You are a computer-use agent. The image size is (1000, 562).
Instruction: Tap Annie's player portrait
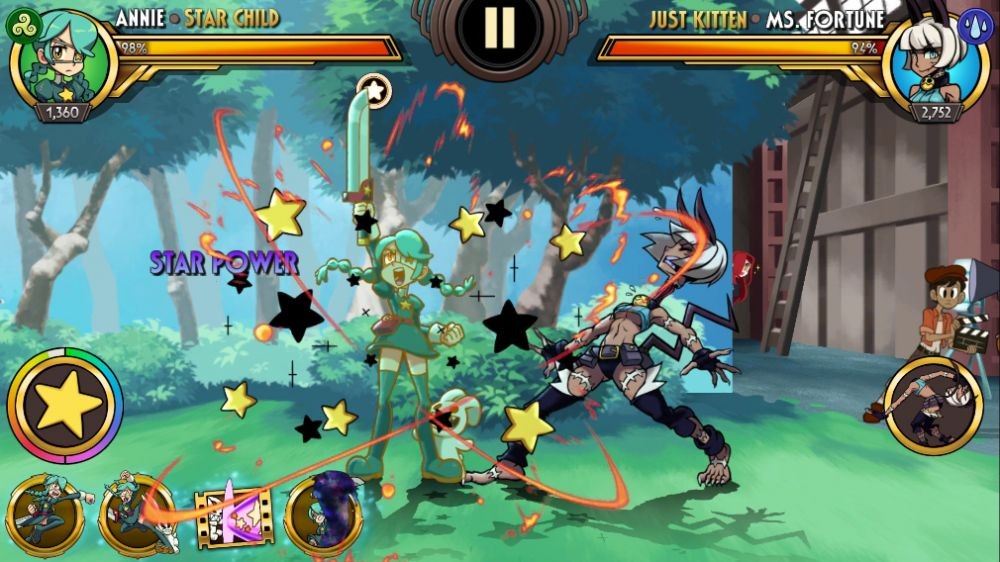[x=63, y=63]
